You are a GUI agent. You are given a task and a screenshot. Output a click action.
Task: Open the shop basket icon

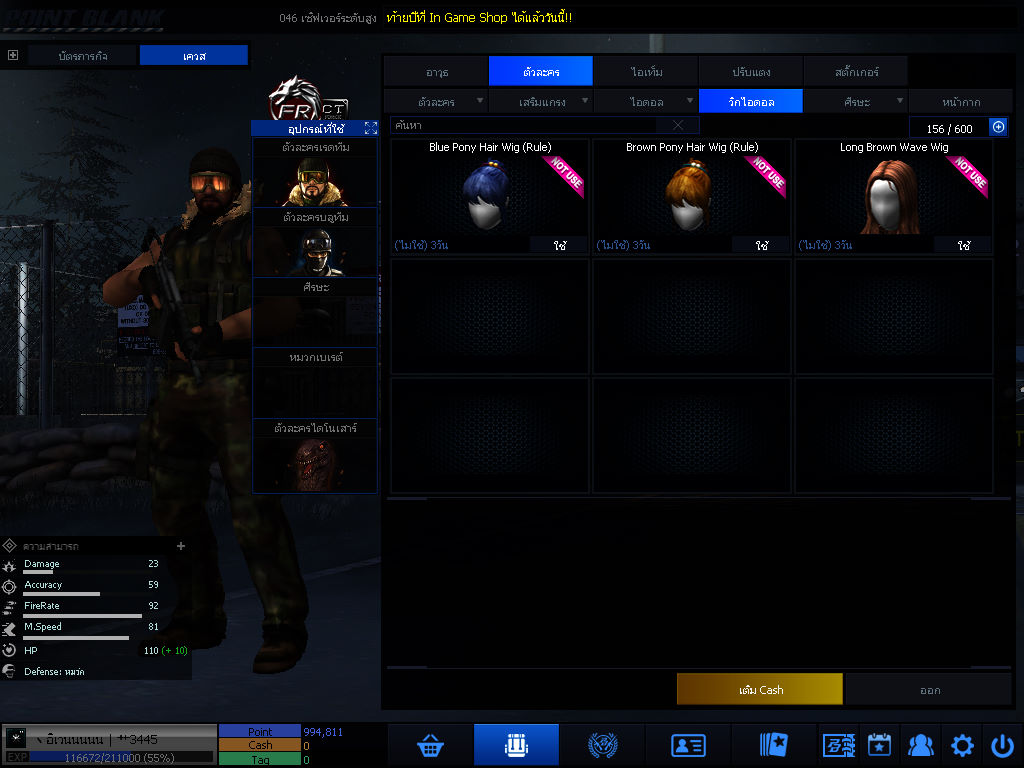[431, 745]
